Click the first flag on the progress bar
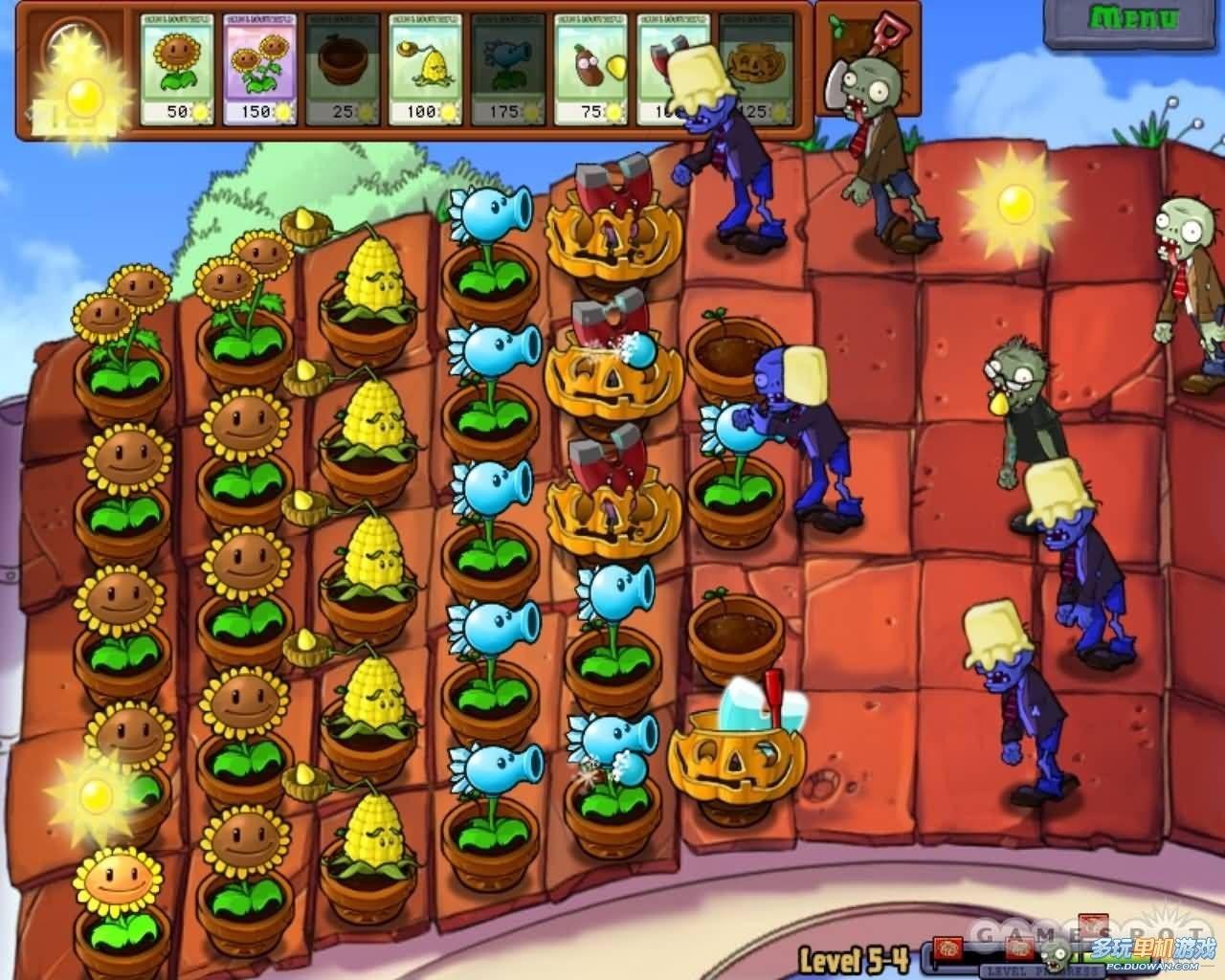The image size is (1225, 980). 948,949
